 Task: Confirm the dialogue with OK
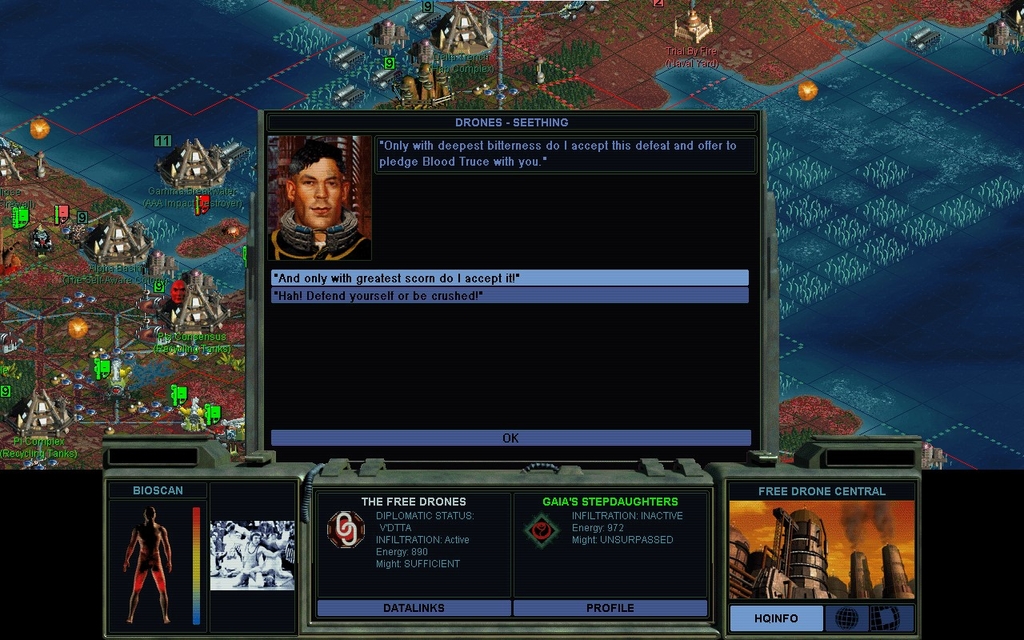(510, 438)
